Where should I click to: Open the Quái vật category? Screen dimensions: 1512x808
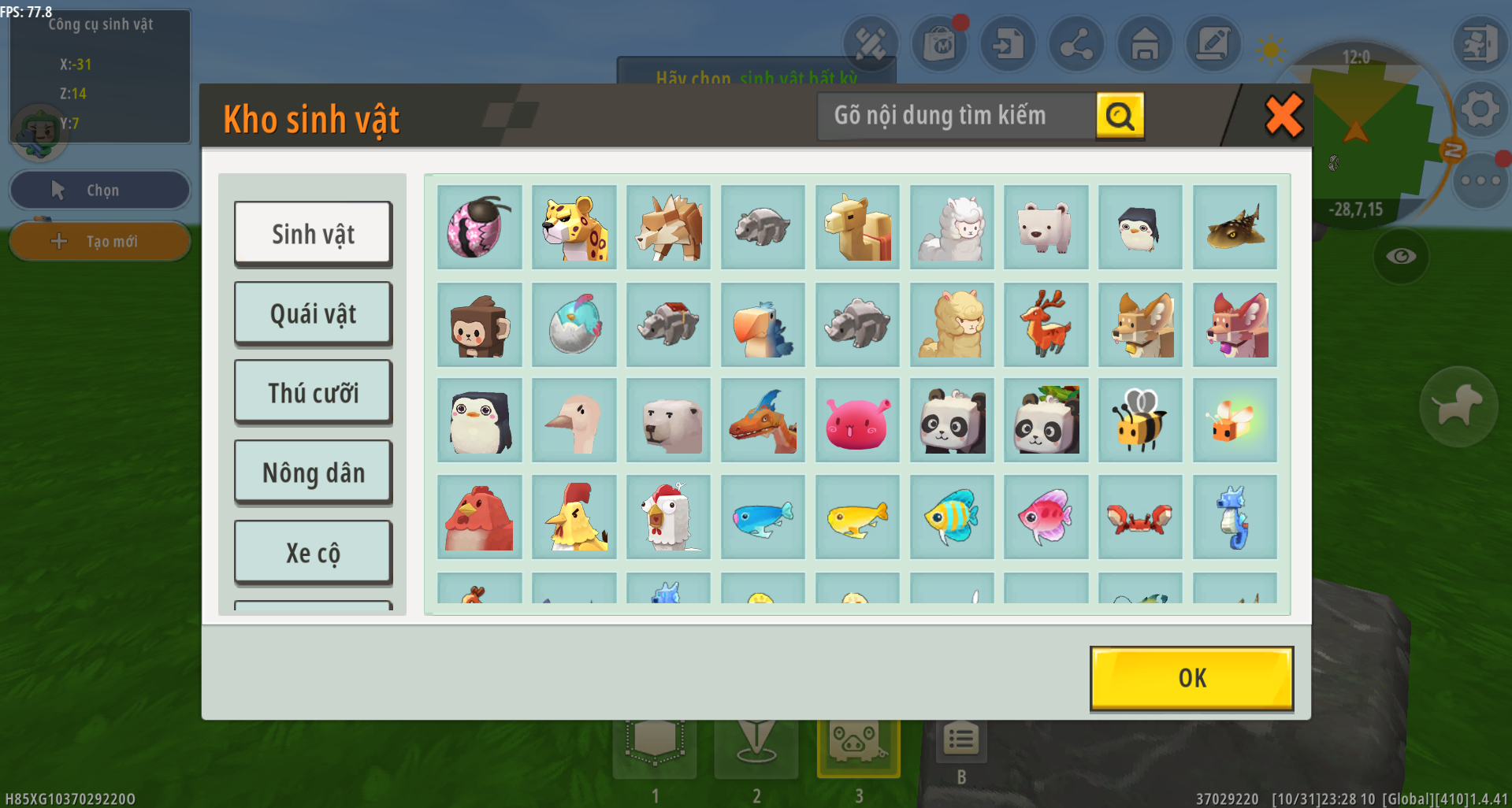[x=313, y=313]
